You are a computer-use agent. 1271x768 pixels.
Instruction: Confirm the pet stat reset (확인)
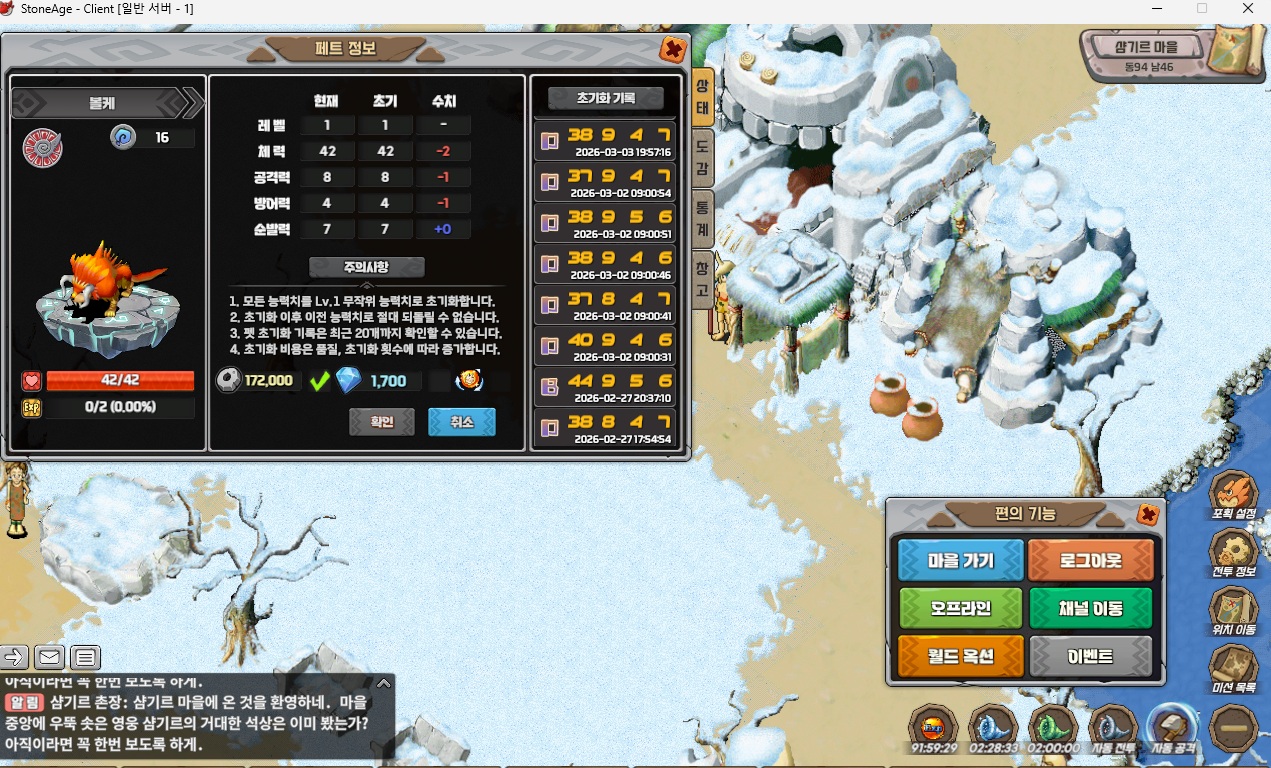(382, 422)
